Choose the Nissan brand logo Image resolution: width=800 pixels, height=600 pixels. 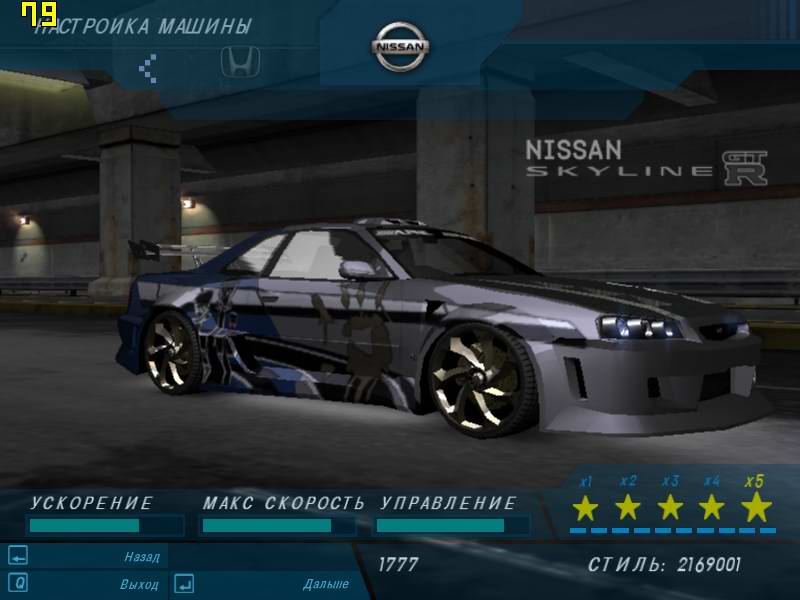coord(401,47)
